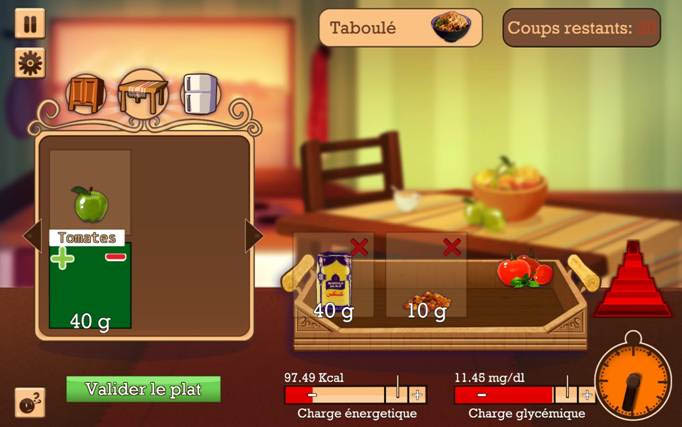This screenshot has height=427, width=682.
Task: Remove the 10 g raisins from tray
Action: [452, 246]
